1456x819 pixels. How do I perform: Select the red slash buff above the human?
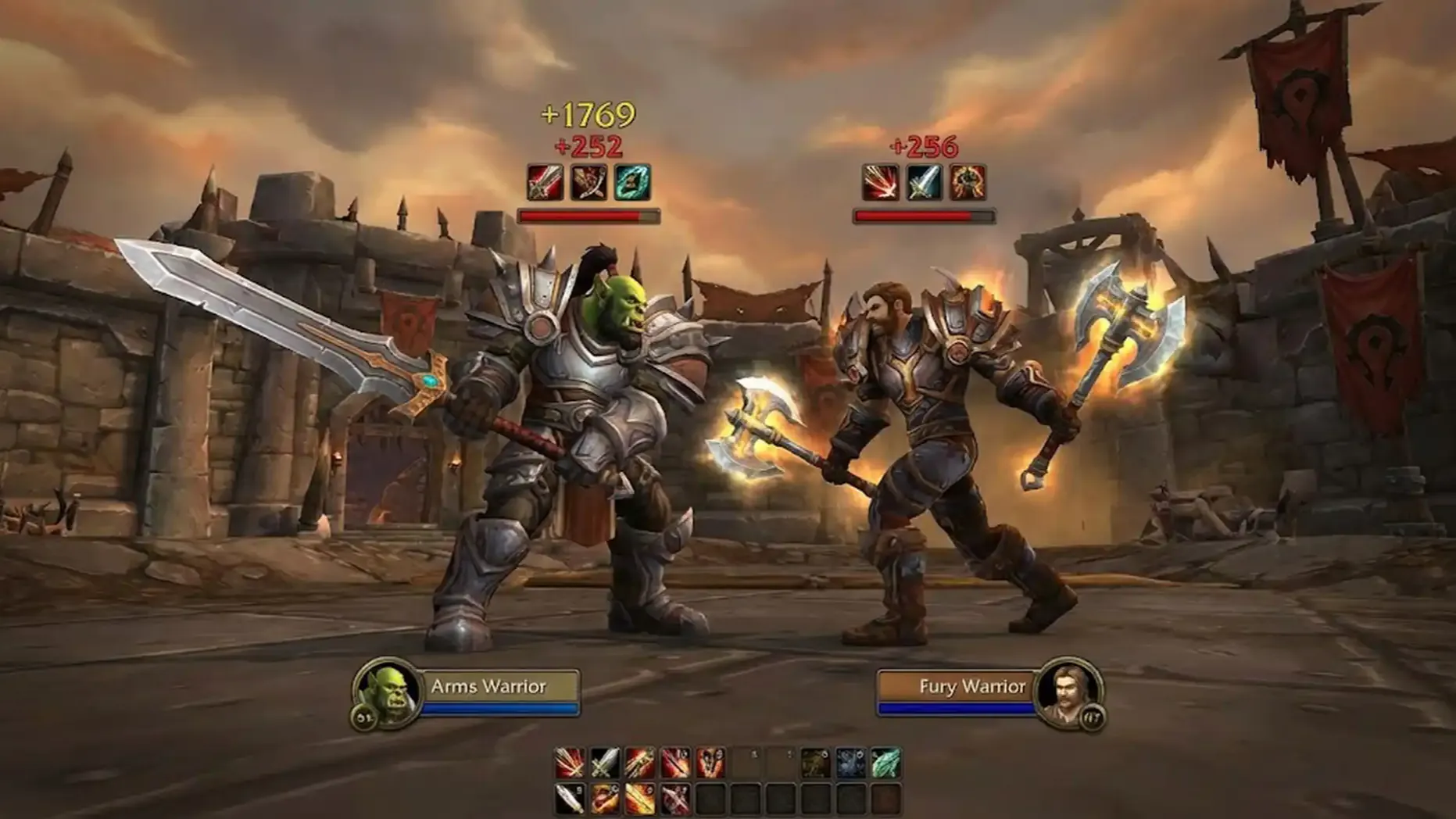coord(880,183)
